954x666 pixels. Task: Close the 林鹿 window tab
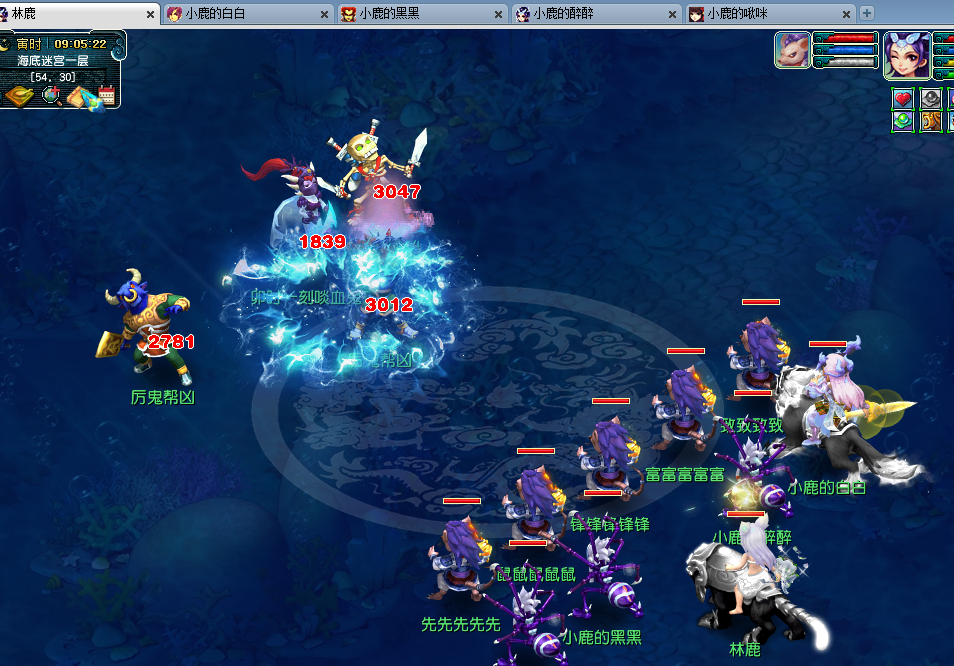[x=151, y=14]
